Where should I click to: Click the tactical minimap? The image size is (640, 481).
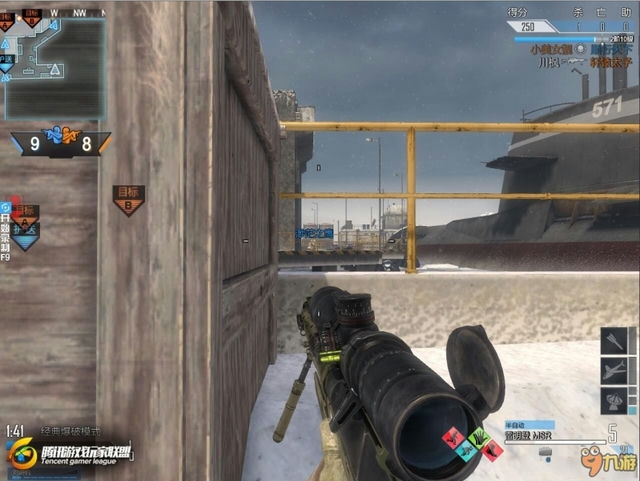click(x=56, y=67)
